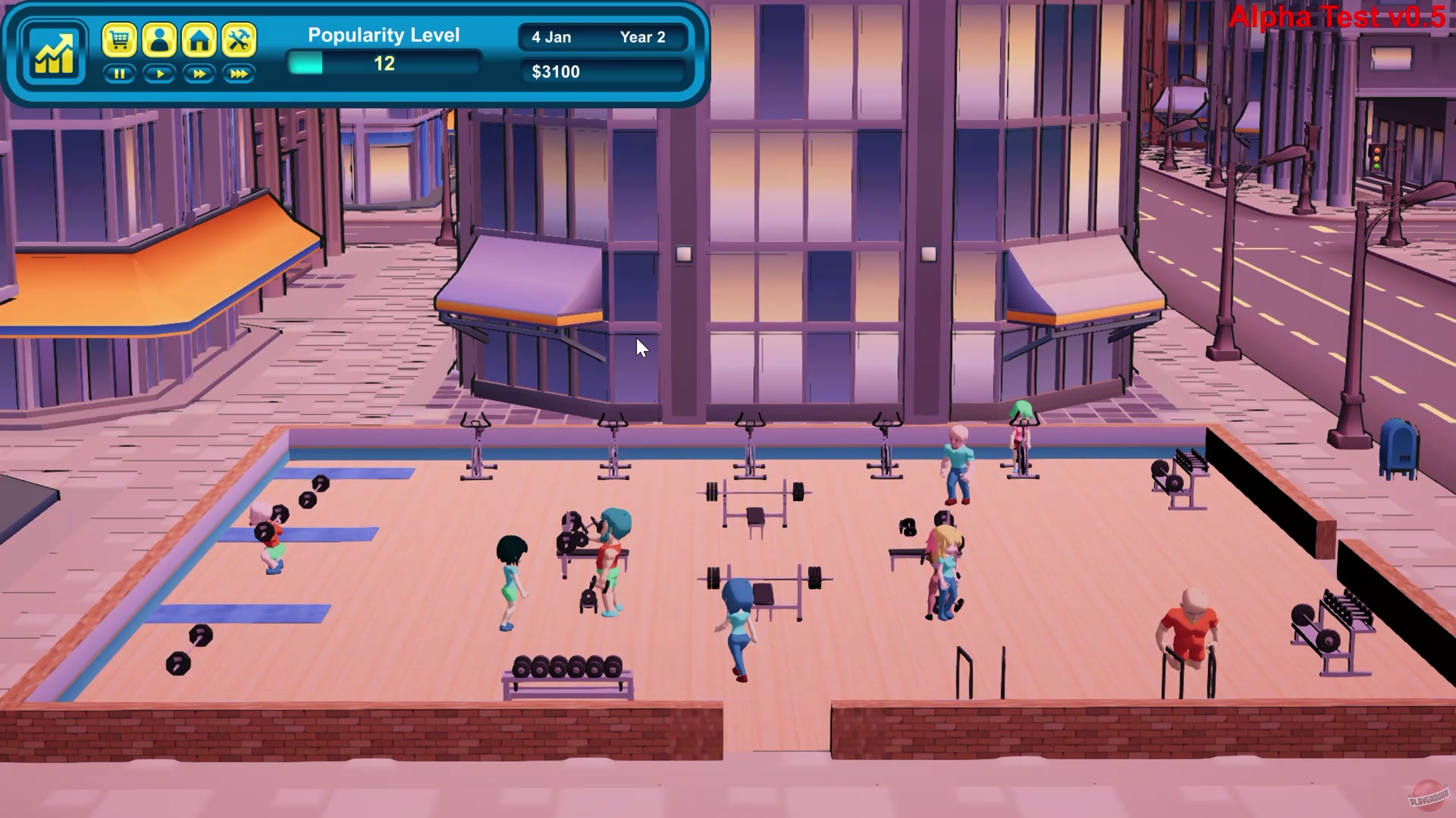Image resolution: width=1456 pixels, height=818 pixels.
Task: Pause the game simulation
Action: (120, 74)
